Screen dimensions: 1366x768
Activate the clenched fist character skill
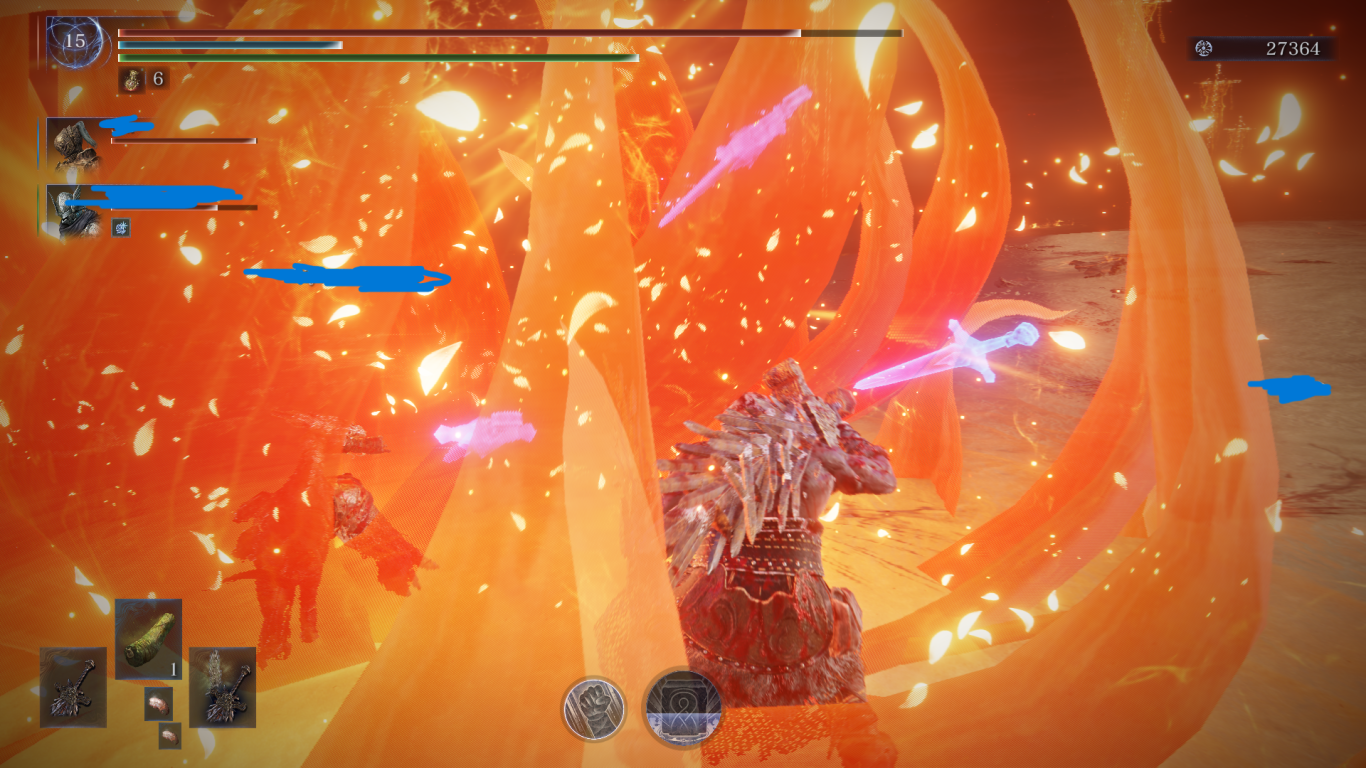pos(593,708)
